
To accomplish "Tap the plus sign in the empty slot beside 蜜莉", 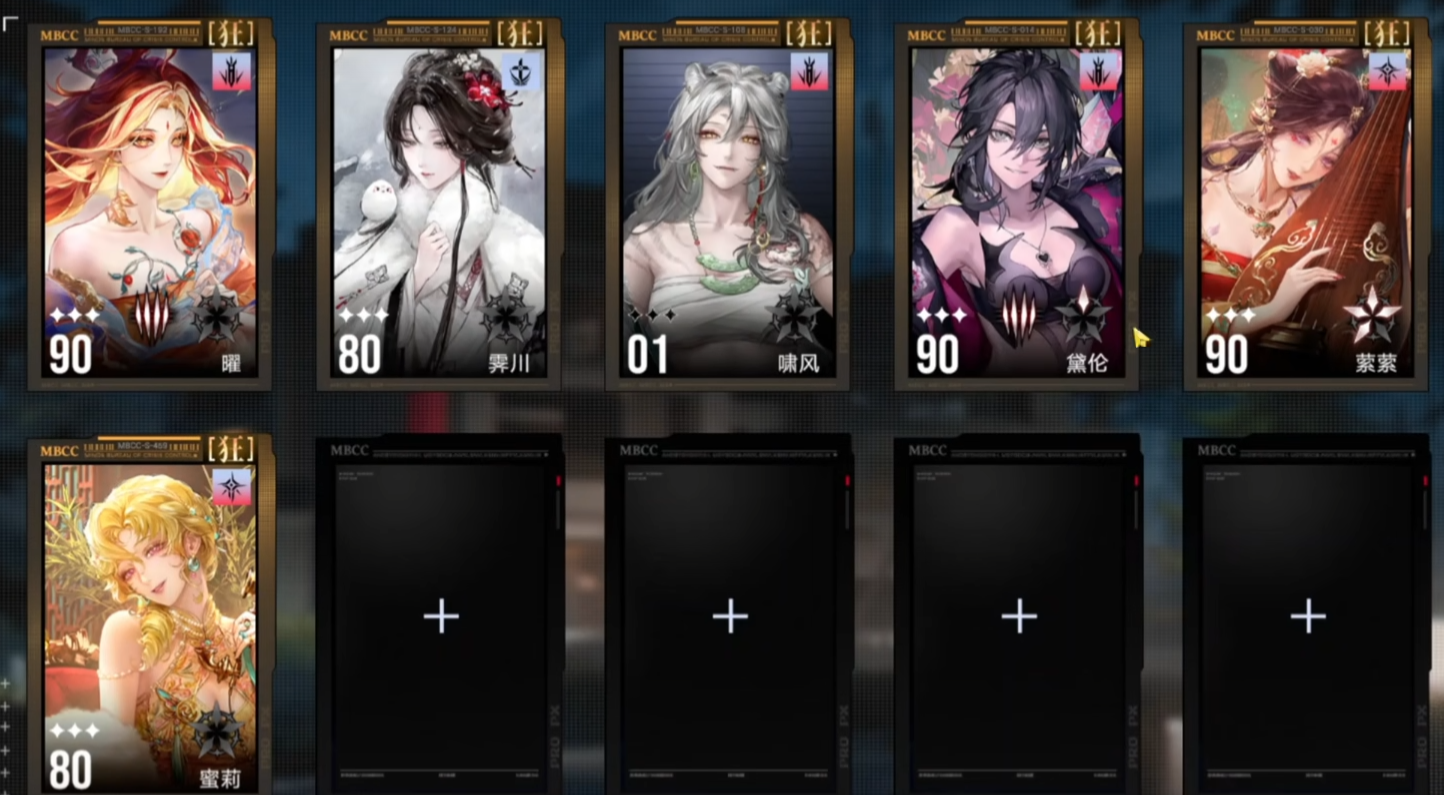I will (440, 616).
